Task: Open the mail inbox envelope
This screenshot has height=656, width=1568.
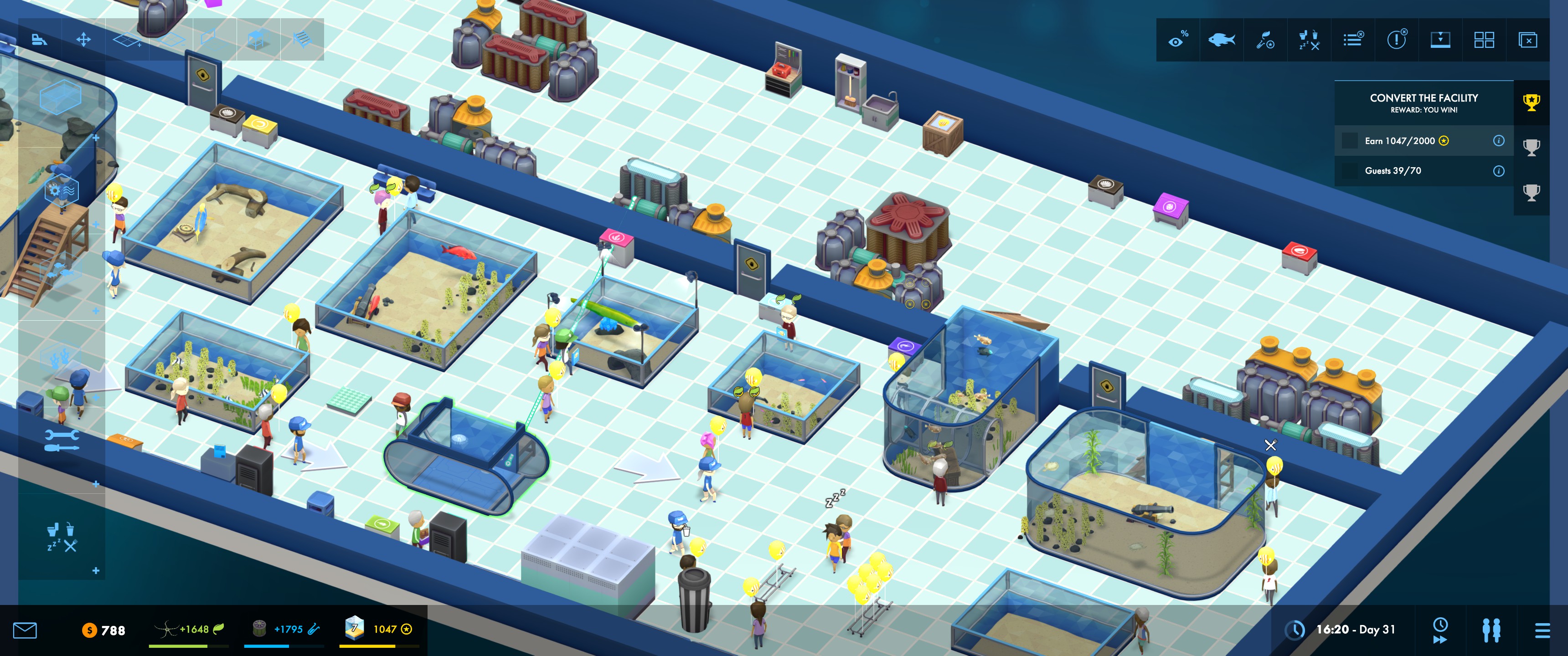Action: (25, 630)
